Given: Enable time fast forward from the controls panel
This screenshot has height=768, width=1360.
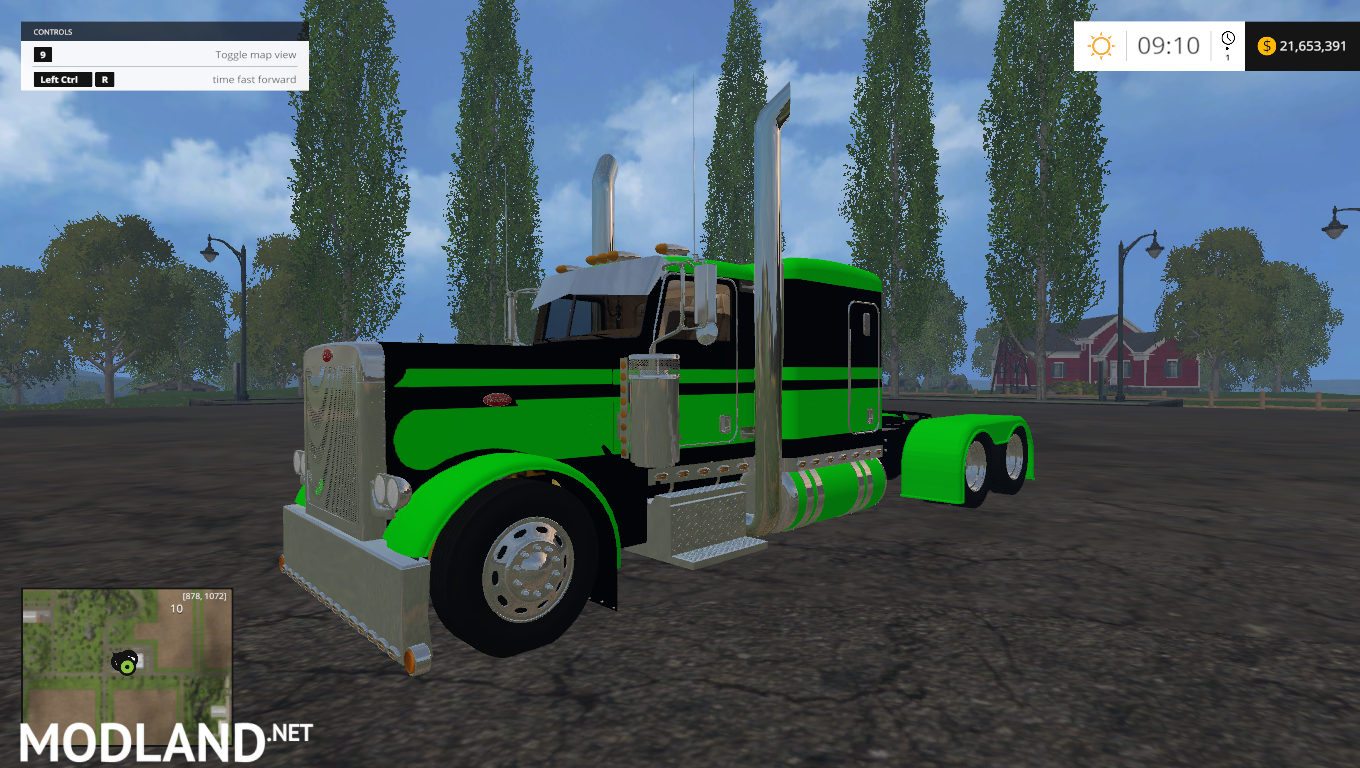Looking at the screenshot, I should click(x=255, y=79).
